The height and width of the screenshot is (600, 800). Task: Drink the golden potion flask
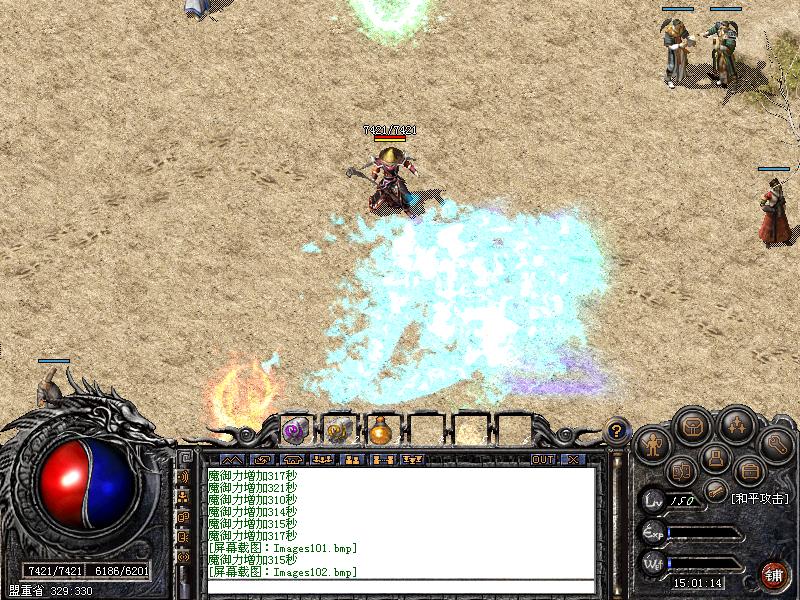tap(380, 431)
